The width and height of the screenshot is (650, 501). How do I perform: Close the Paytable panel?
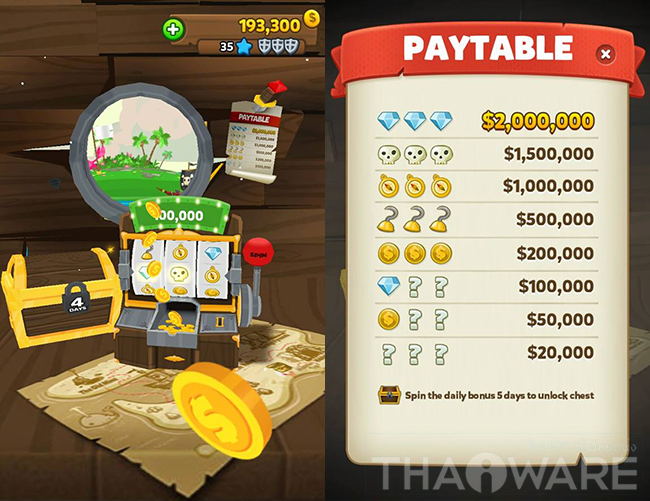coord(606,54)
